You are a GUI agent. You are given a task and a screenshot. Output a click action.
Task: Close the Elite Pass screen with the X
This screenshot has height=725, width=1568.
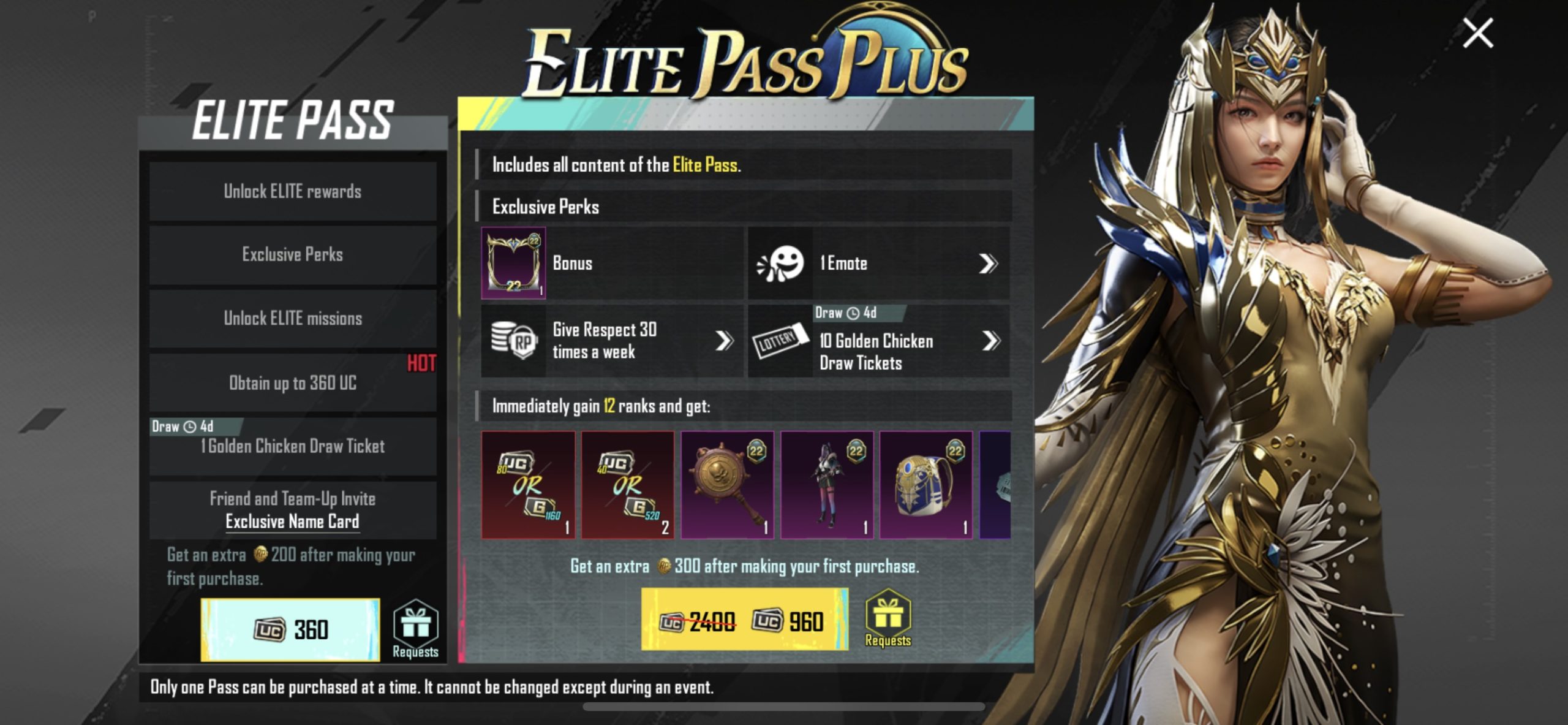[x=1477, y=32]
